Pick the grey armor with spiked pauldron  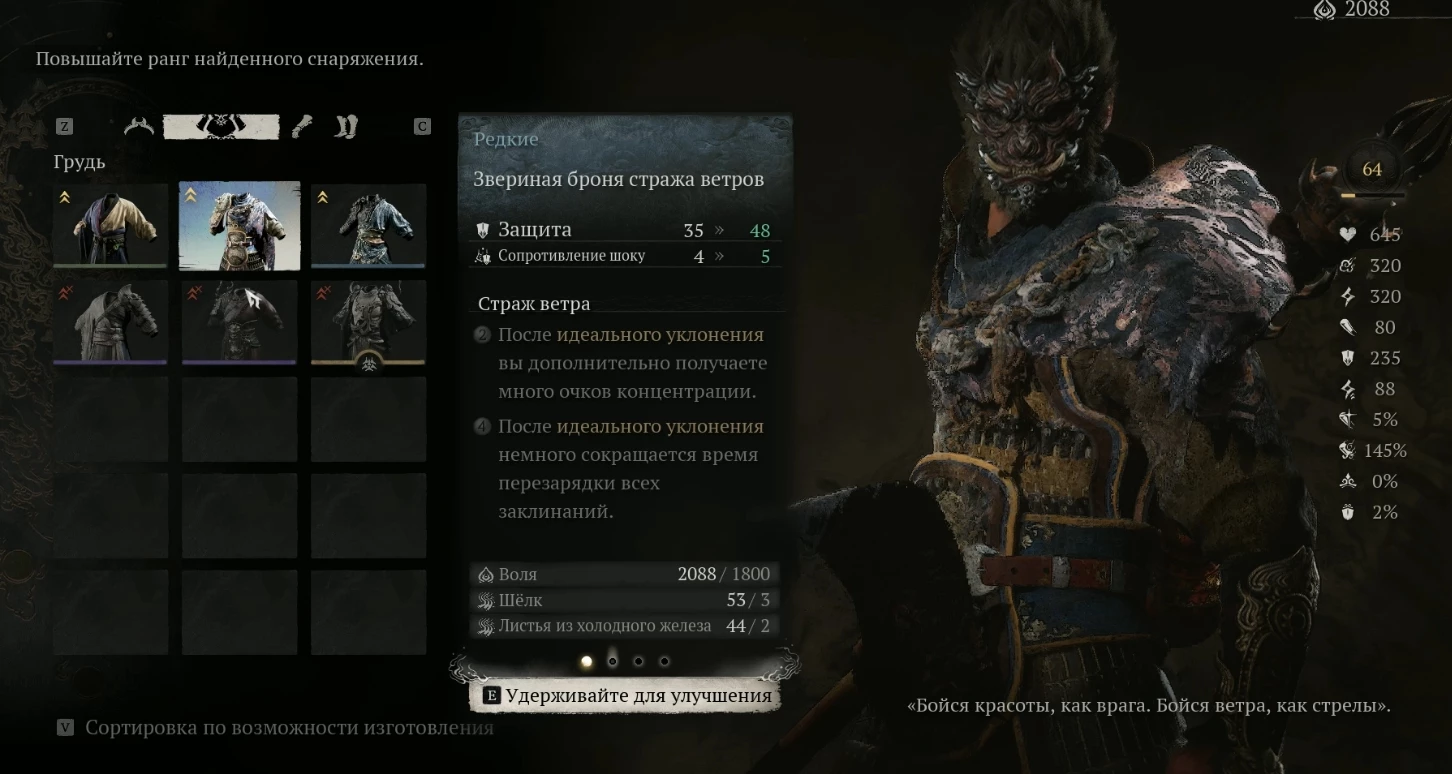coord(111,322)
